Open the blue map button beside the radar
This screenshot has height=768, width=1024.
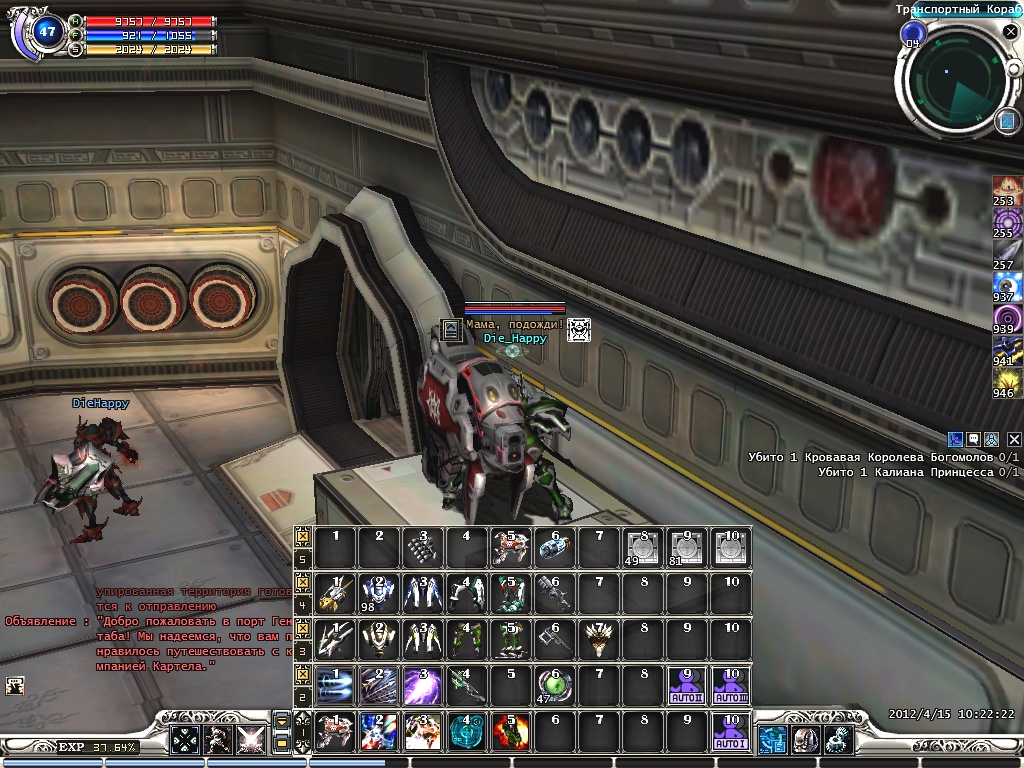(x=1007, y=122)
